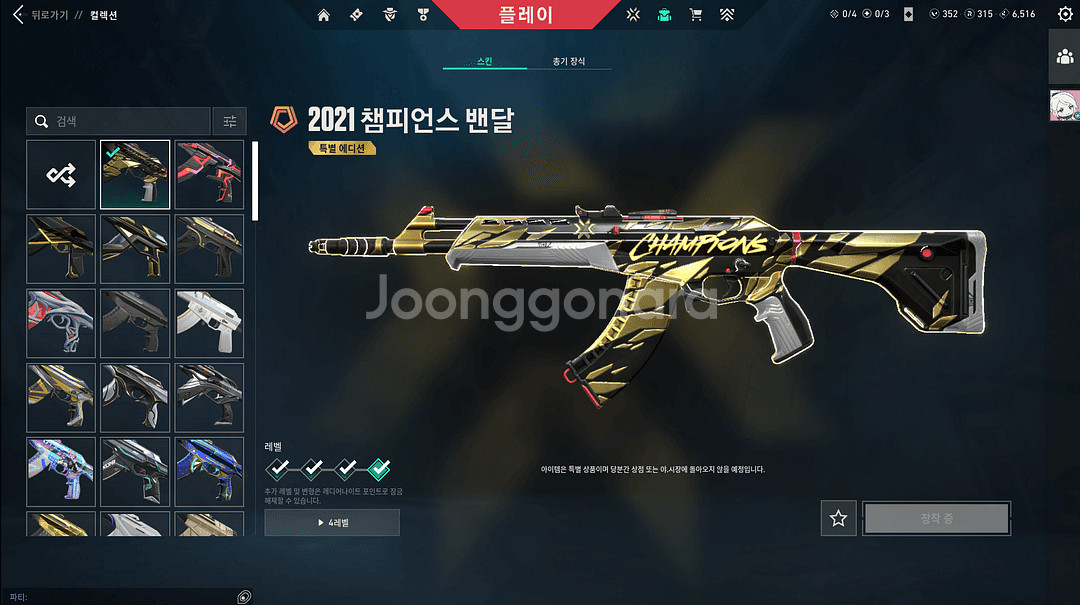Click the player avatar portrait

point(1064,105)
